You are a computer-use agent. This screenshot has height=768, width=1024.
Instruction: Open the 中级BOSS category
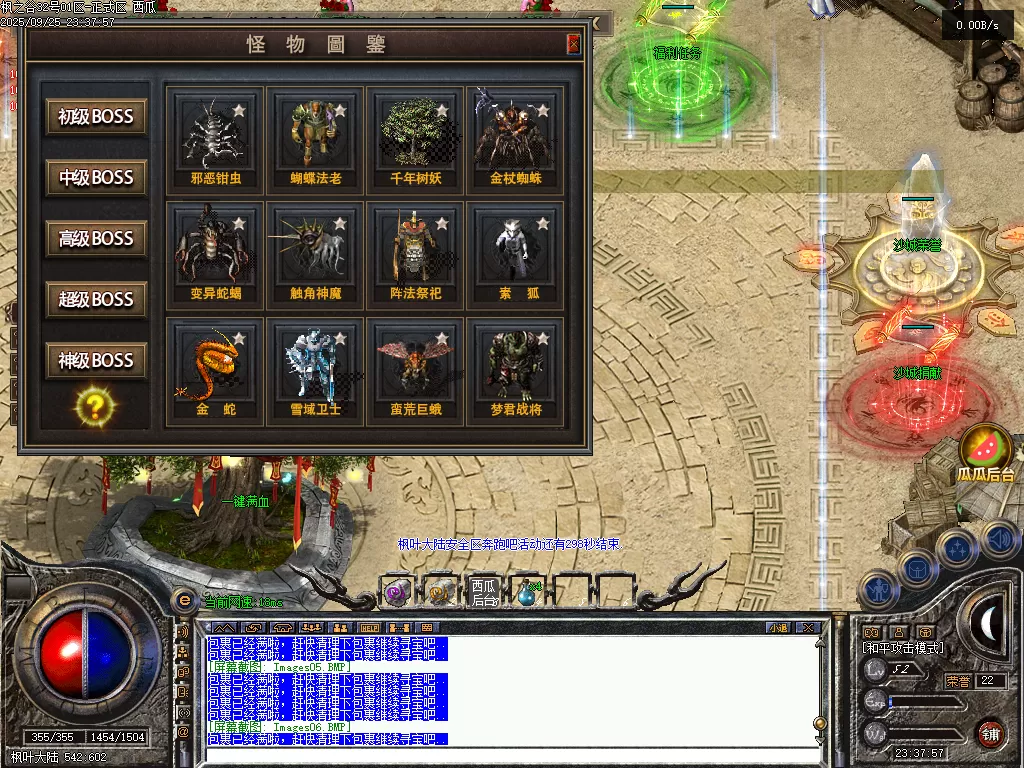coord(96,178)
